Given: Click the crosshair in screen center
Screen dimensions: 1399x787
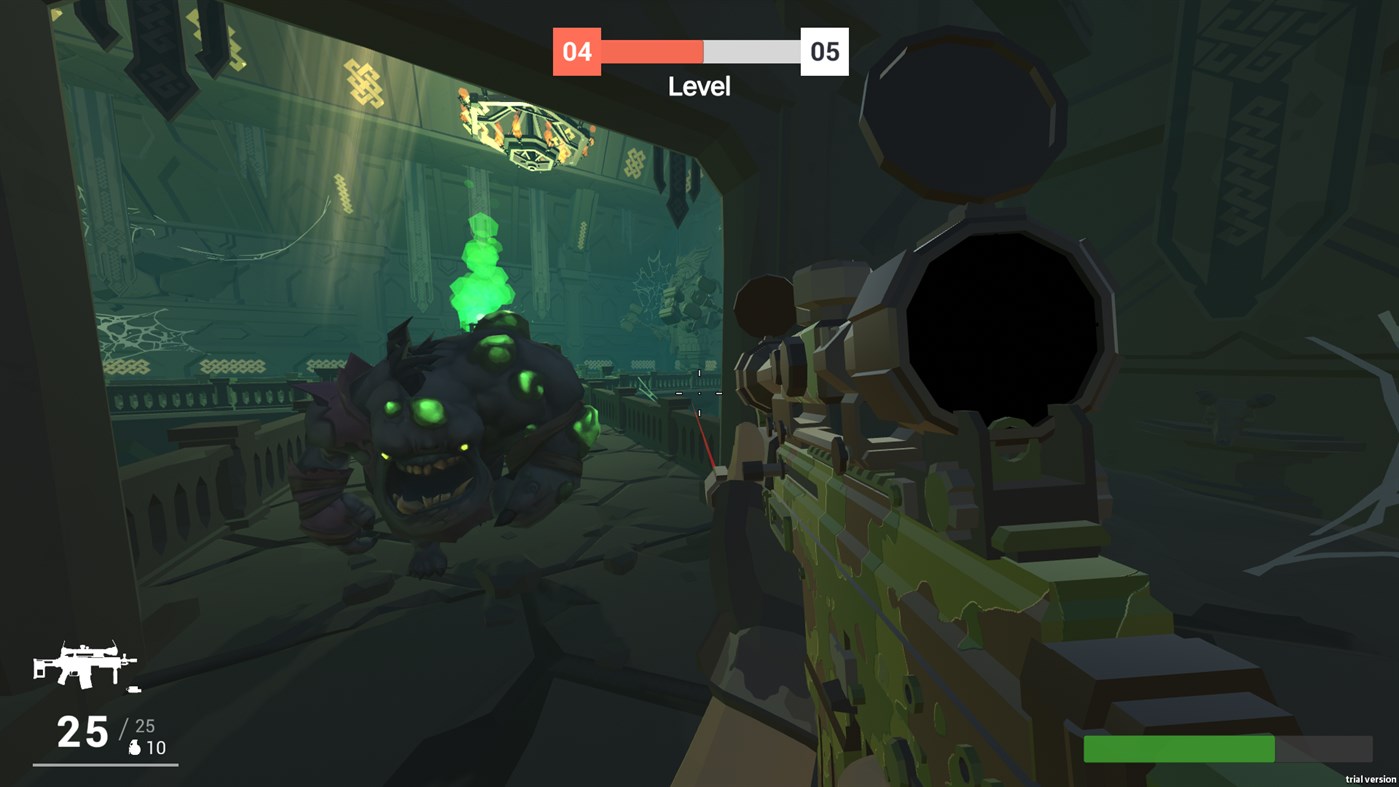Looking at the screenshot, I should (699, 393).
